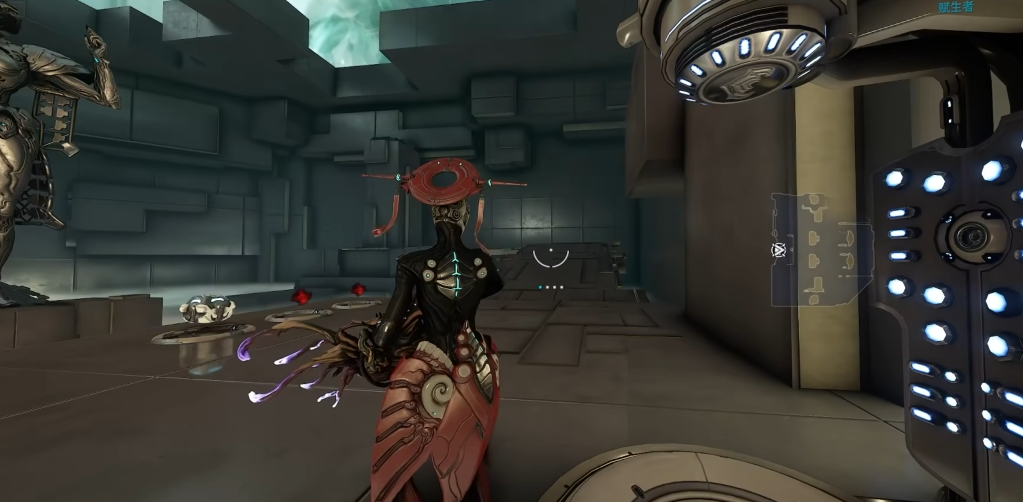Select the player marker on the minimap
The image size is (1023, 502).
[778, 249]
